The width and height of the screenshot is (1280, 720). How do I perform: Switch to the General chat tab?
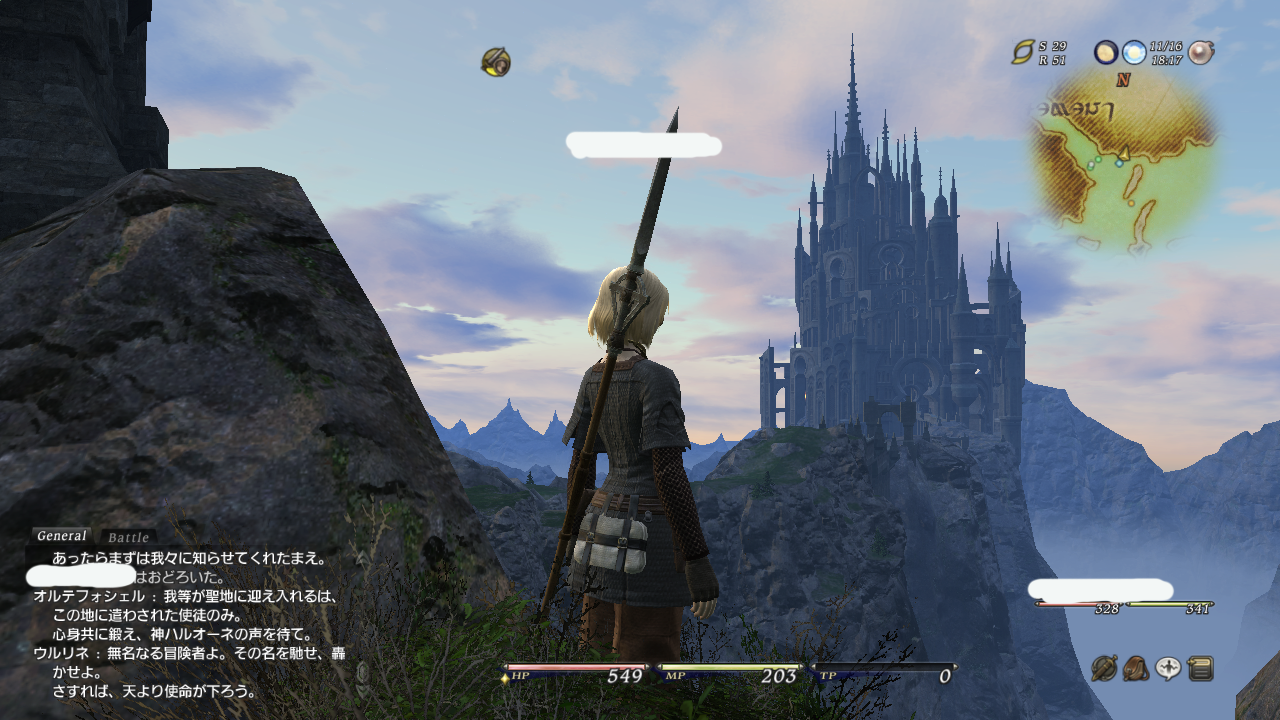61,536
